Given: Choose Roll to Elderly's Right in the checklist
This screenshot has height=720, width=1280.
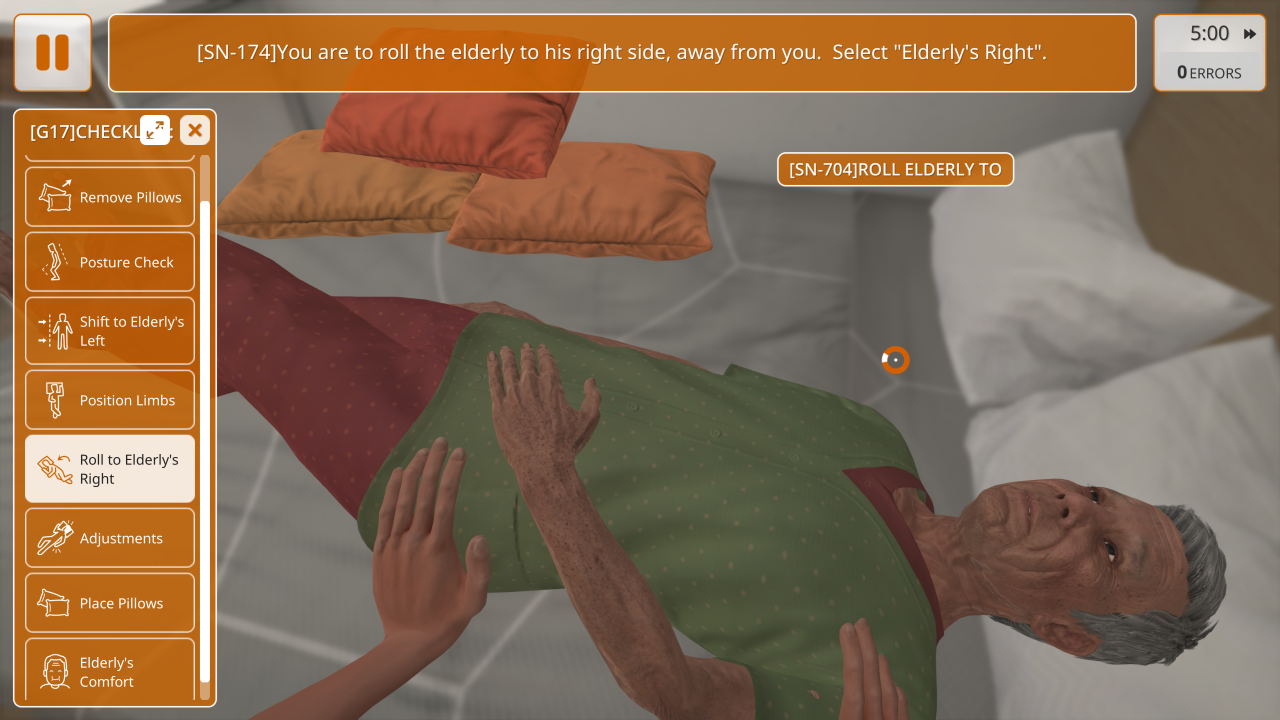Looking at the screenshot, I should (x=110, y=469).
